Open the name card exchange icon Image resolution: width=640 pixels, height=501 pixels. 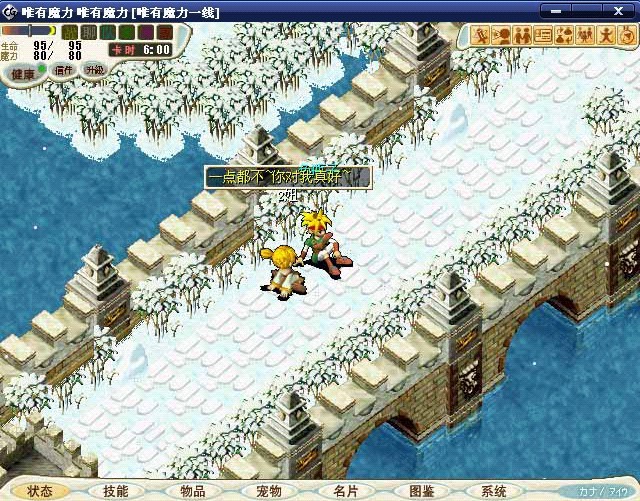[543, 36]
